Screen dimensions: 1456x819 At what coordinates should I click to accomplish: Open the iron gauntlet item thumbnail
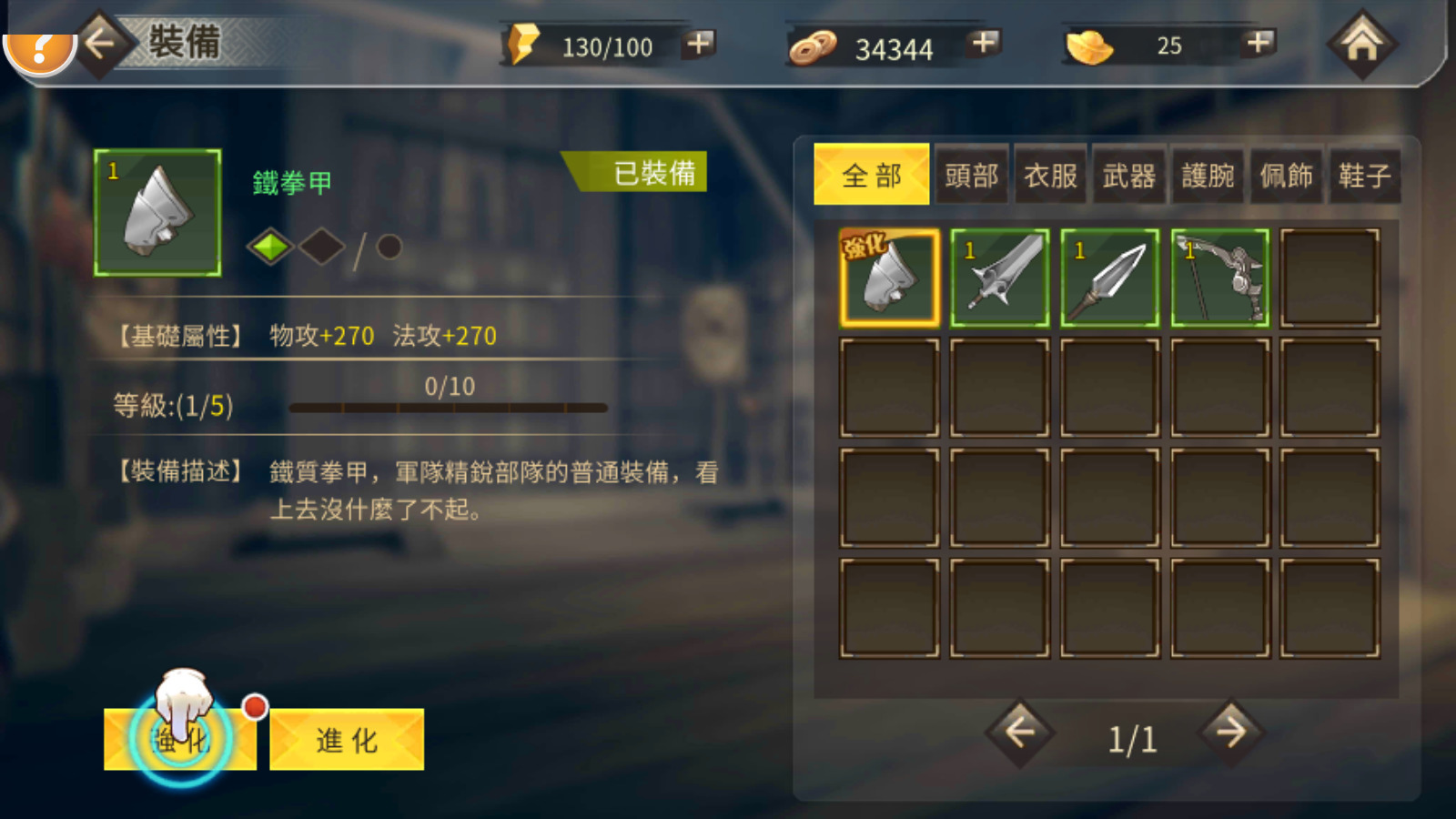pyautogui.click(x=156, y=211)
